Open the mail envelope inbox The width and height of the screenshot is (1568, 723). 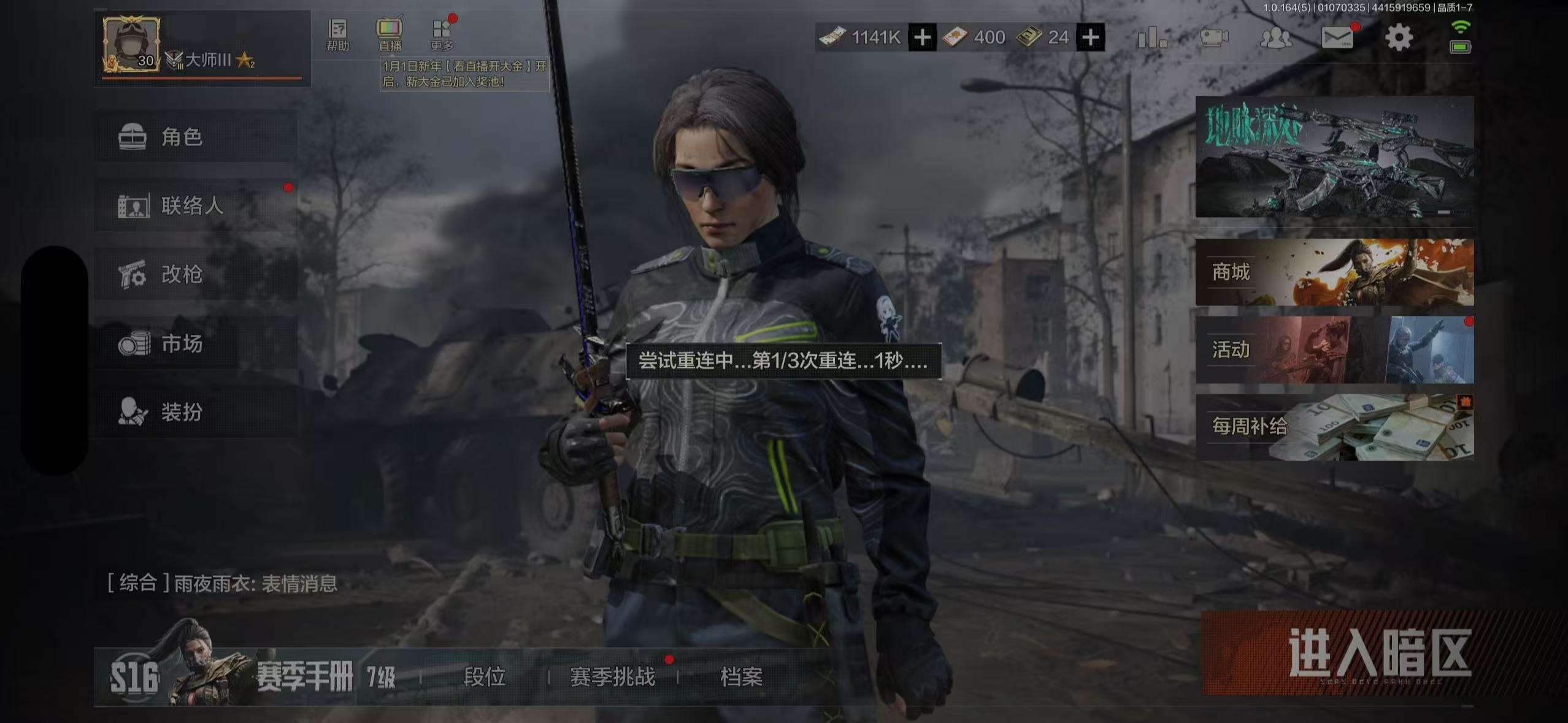pyautogui.click(x=1338, y=38)
